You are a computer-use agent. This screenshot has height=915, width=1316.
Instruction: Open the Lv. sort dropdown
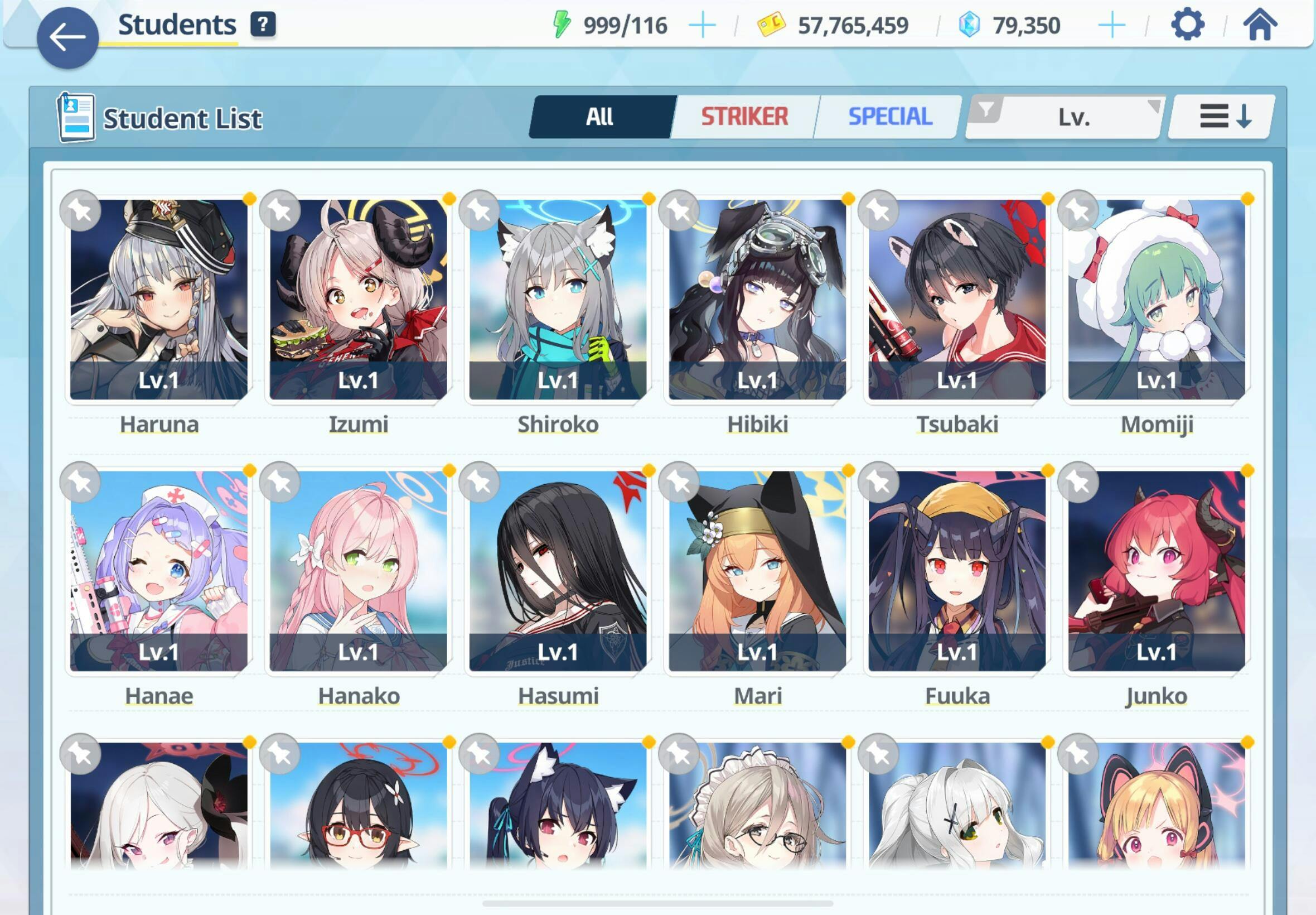1066,117
